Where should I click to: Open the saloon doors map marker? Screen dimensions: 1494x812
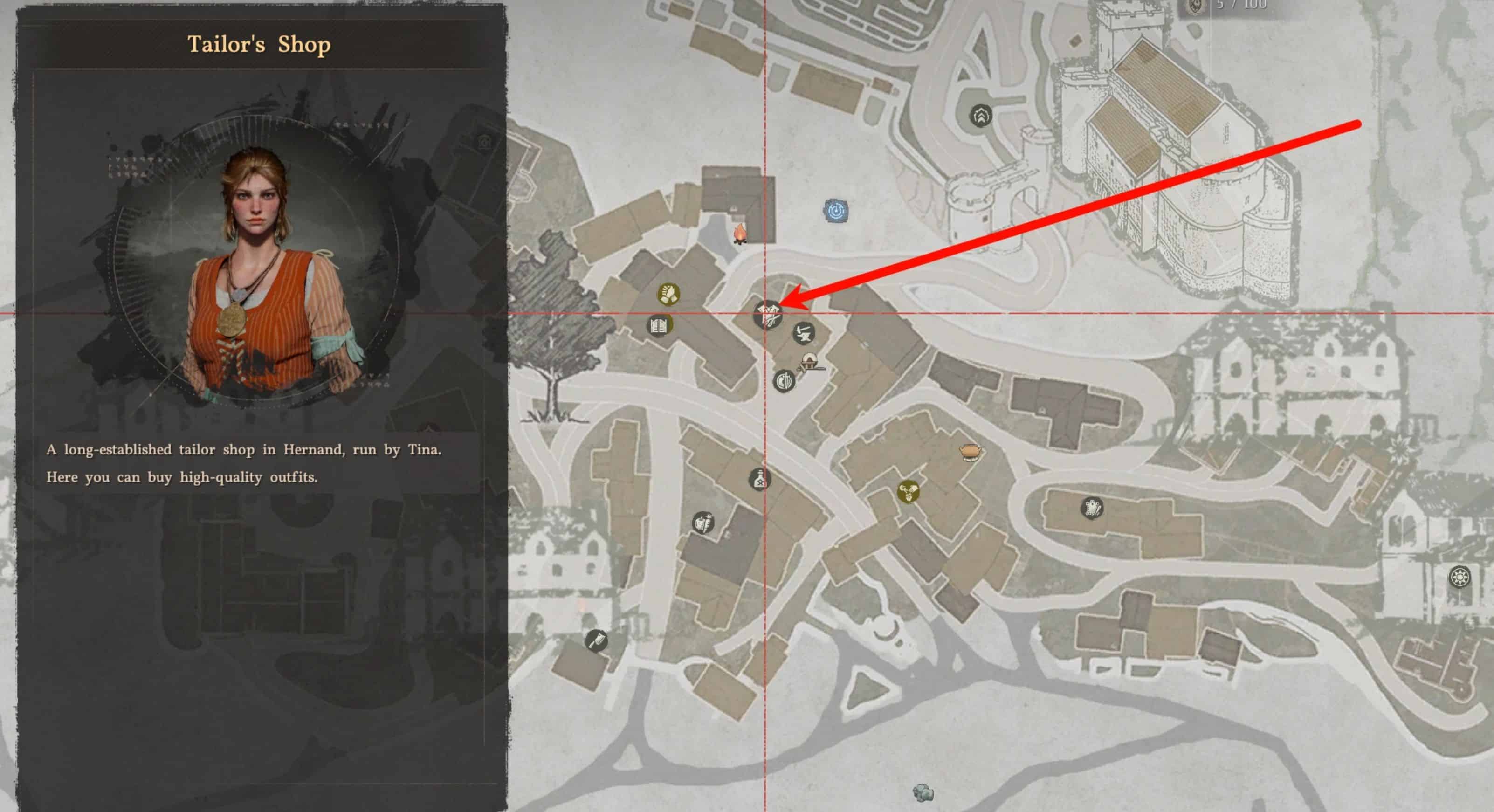point(660,325)
